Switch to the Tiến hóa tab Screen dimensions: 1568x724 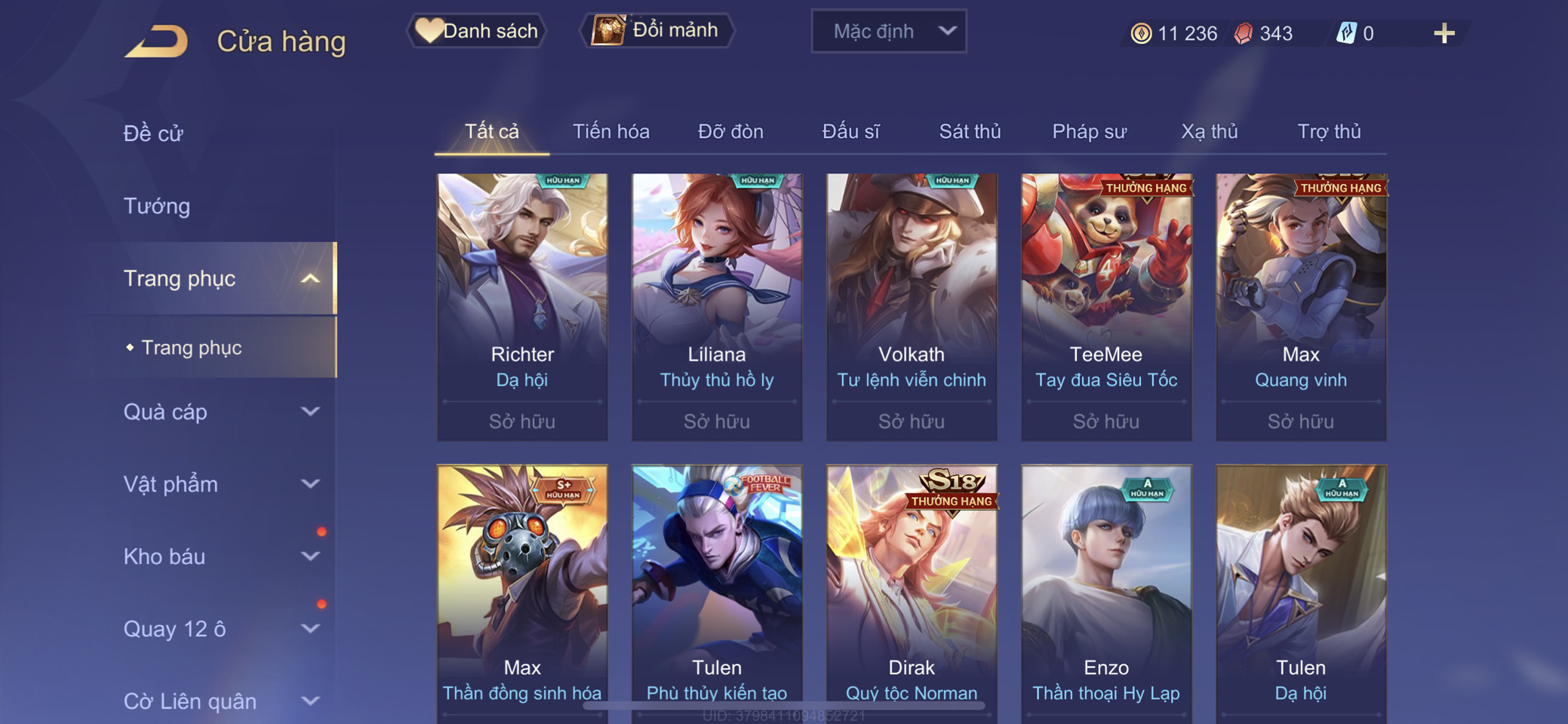[x=610, y=132]
